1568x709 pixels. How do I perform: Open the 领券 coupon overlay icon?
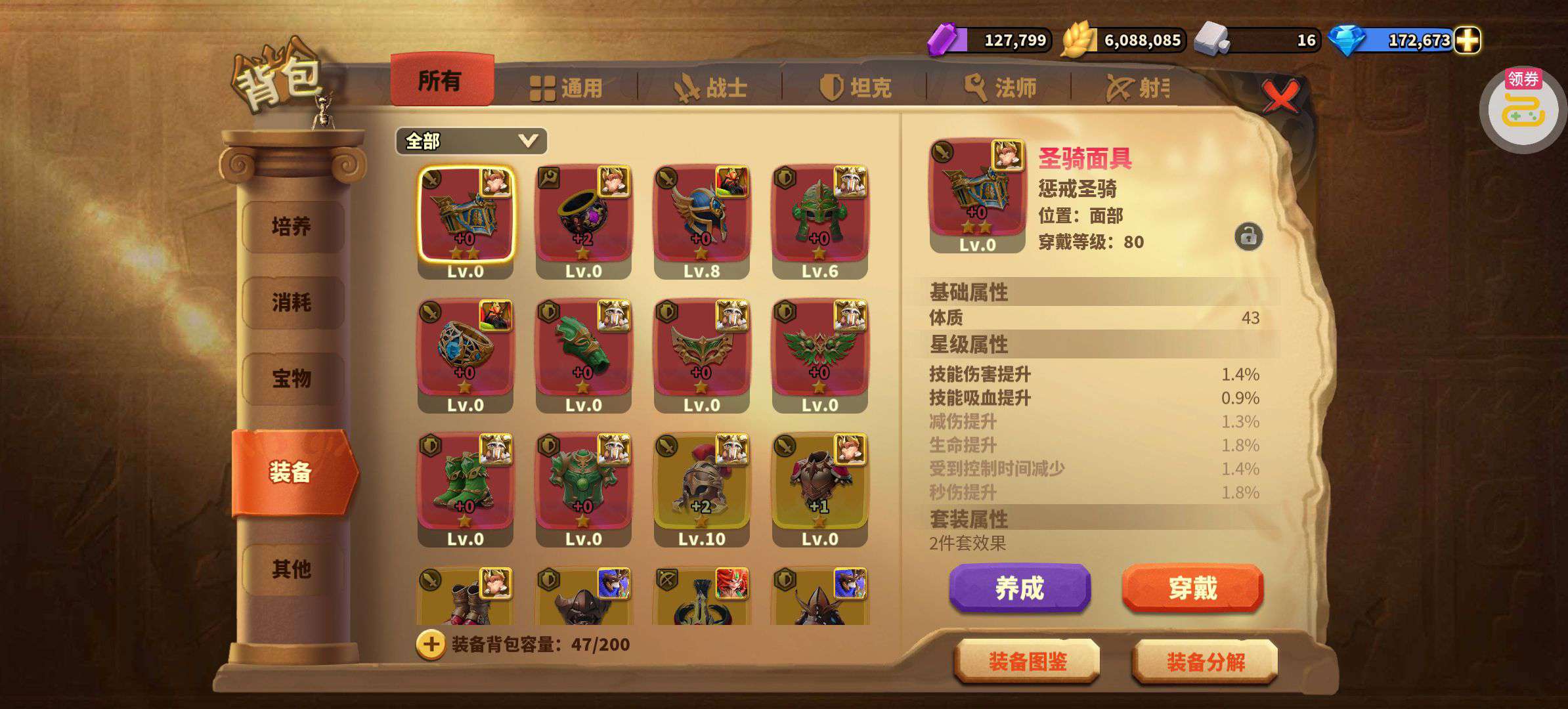[x=1523, y=109]
